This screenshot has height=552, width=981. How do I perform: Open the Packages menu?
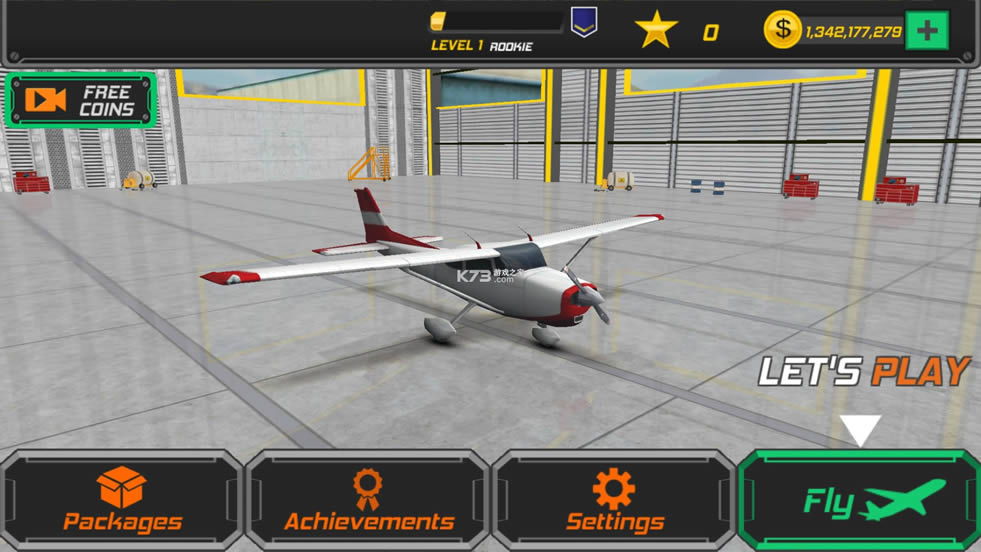[x=122, y=500]
